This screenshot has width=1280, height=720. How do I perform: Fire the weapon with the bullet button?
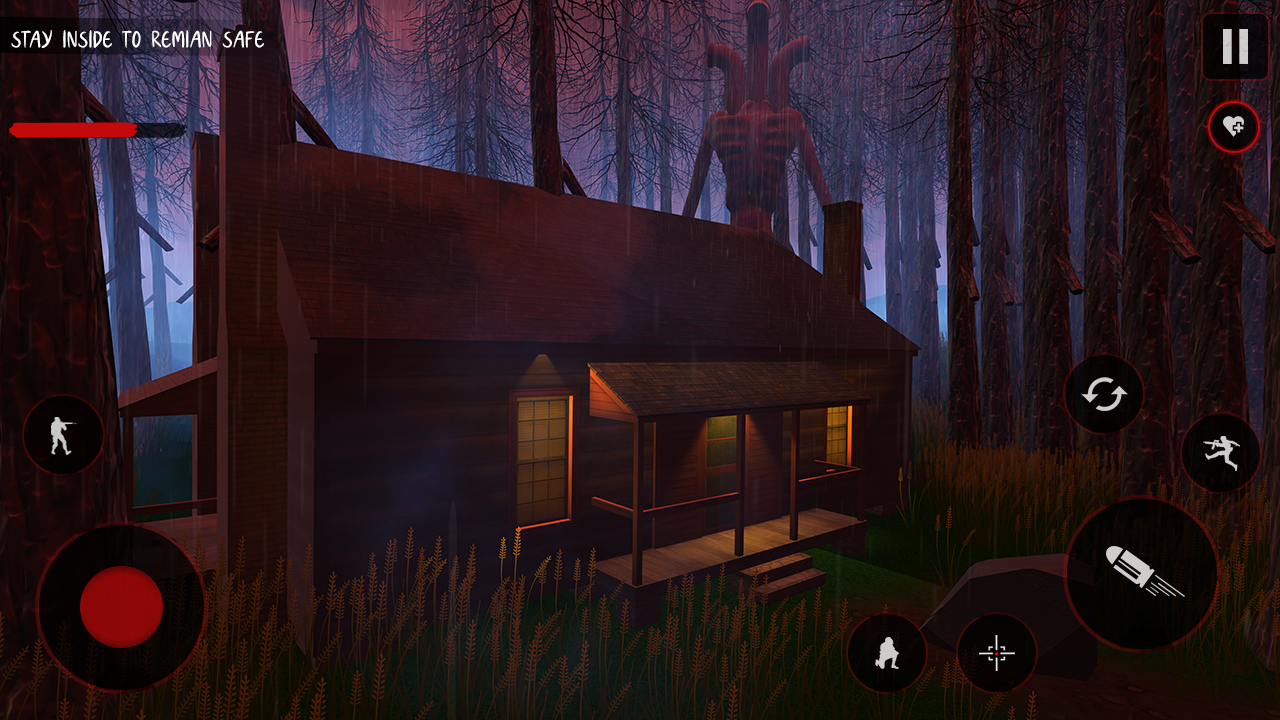[x=1141, y=573]
